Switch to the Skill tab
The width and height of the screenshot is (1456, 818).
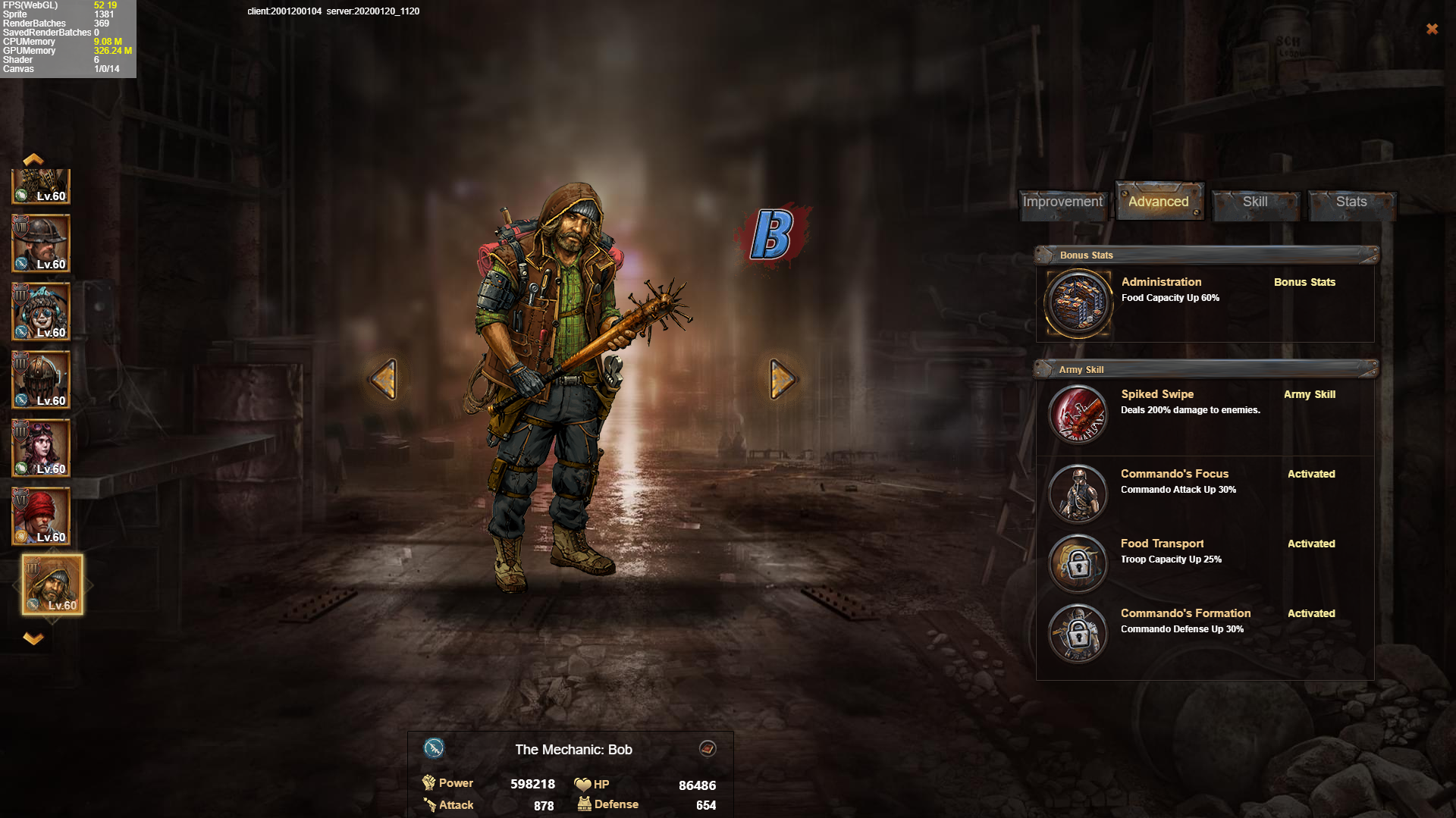(x=1255, y=202)
